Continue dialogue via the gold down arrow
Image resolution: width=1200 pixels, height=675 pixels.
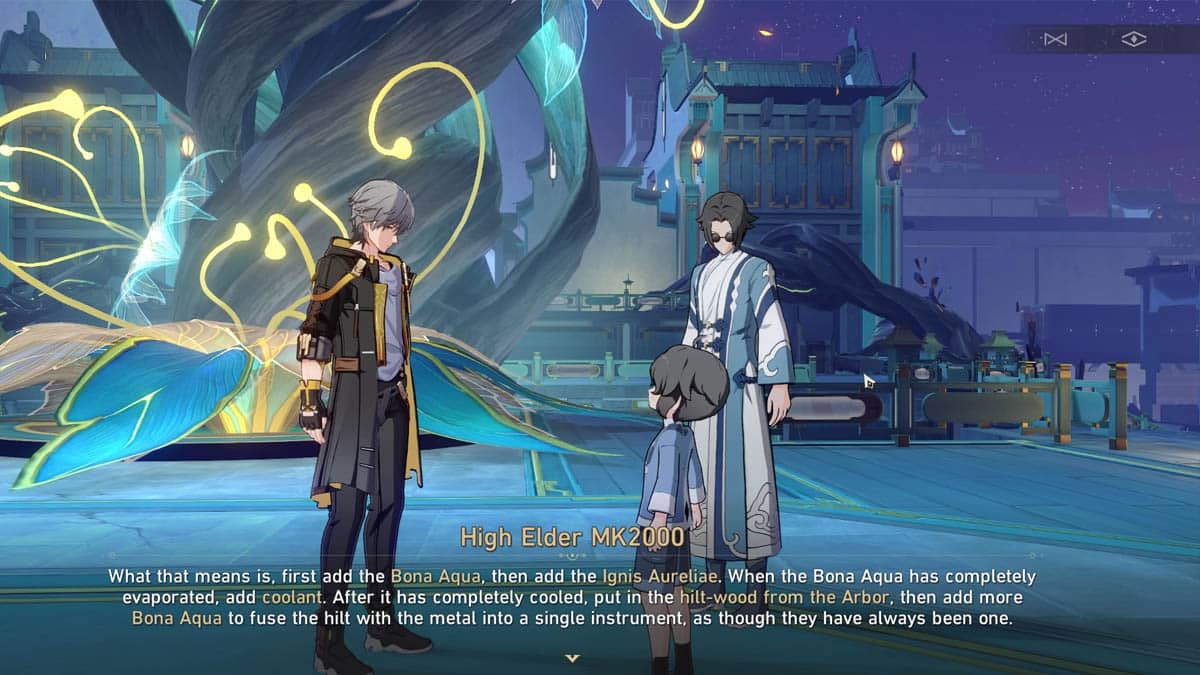(x=572, y=658)
